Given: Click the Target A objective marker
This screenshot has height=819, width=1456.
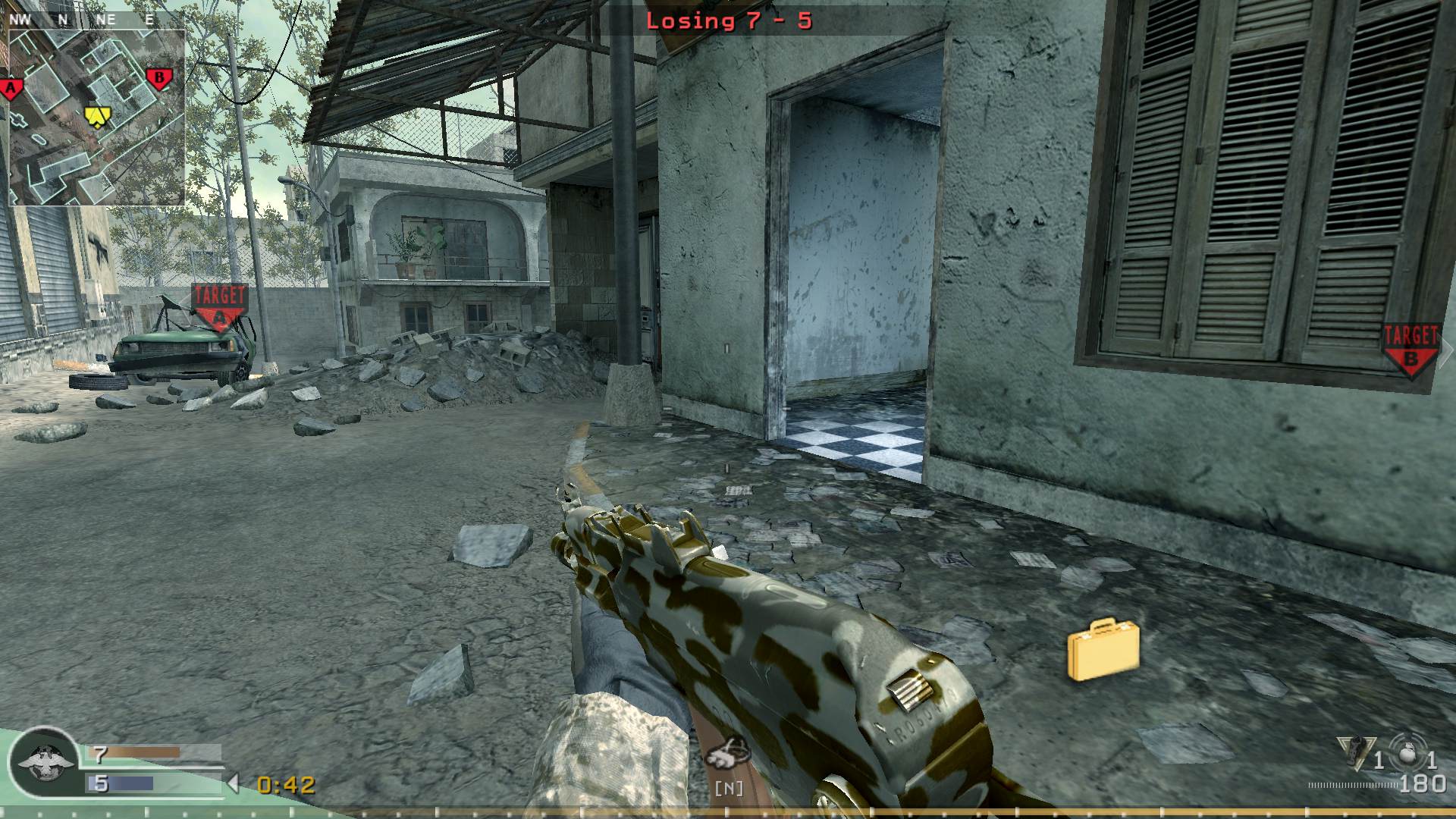Looking at the screenshot, I should (220, 306).
